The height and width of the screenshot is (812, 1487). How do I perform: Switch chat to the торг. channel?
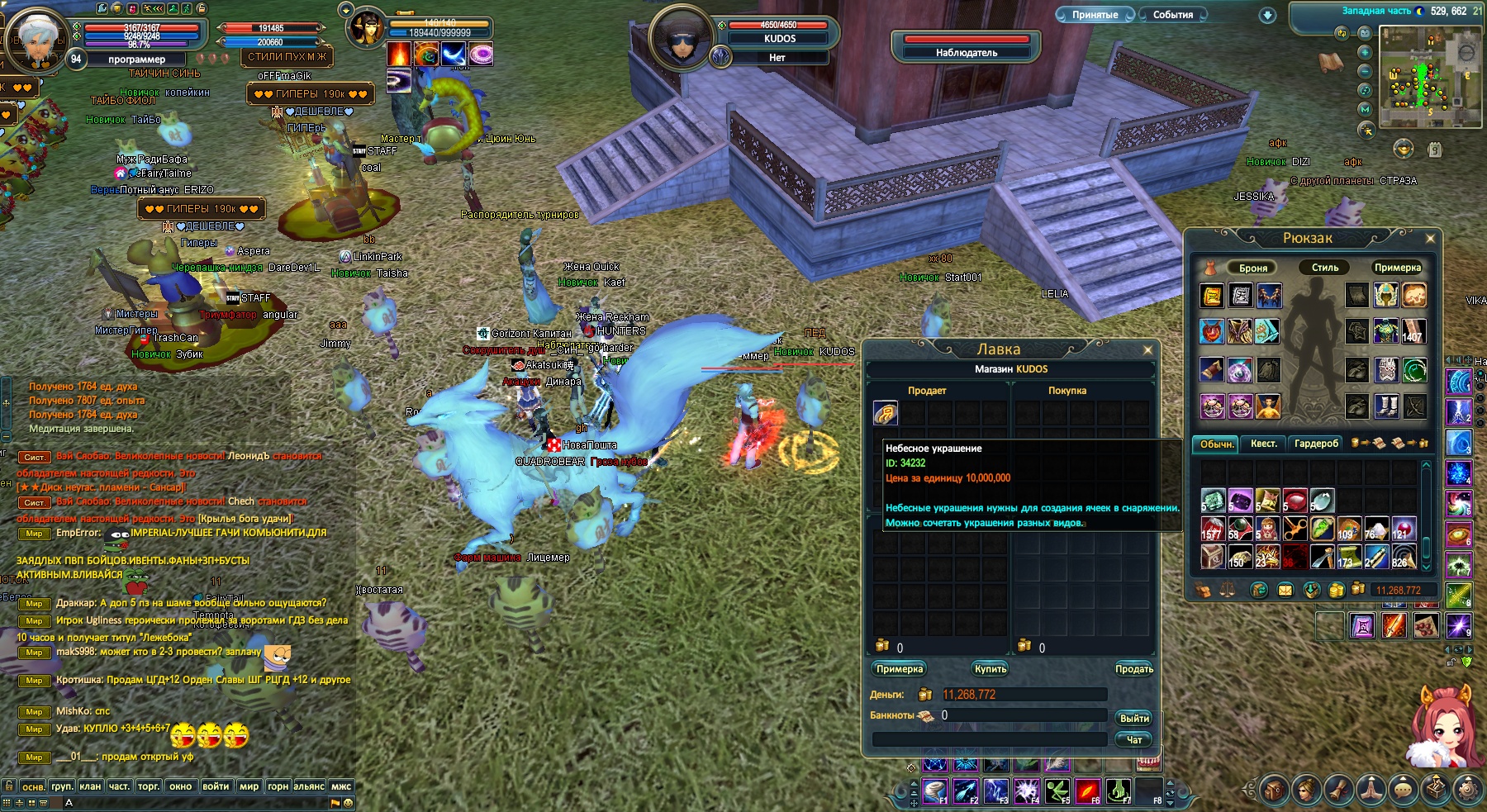(149, 786)
